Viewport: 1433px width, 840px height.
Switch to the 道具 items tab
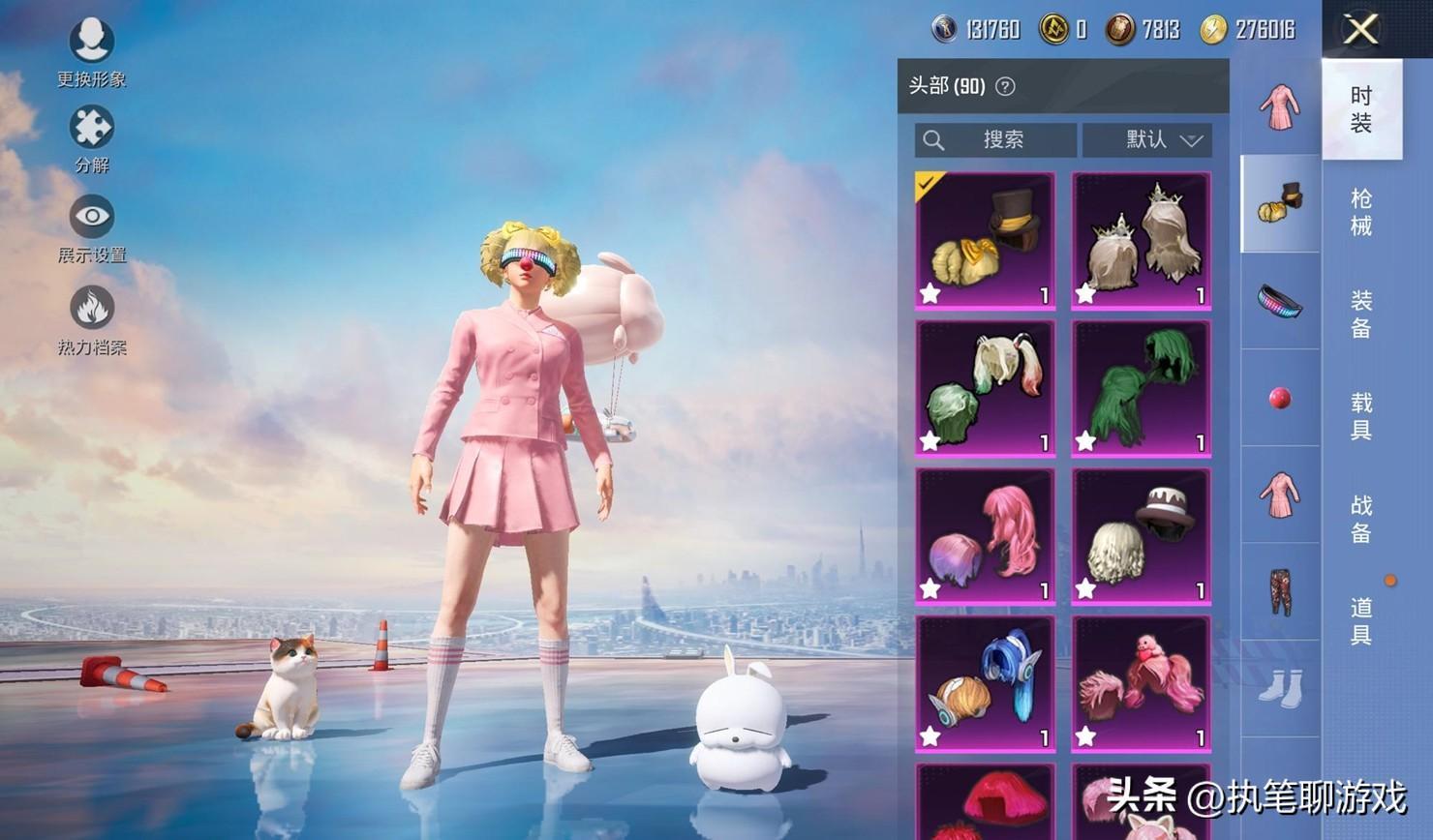click(x=1361, y=621)
